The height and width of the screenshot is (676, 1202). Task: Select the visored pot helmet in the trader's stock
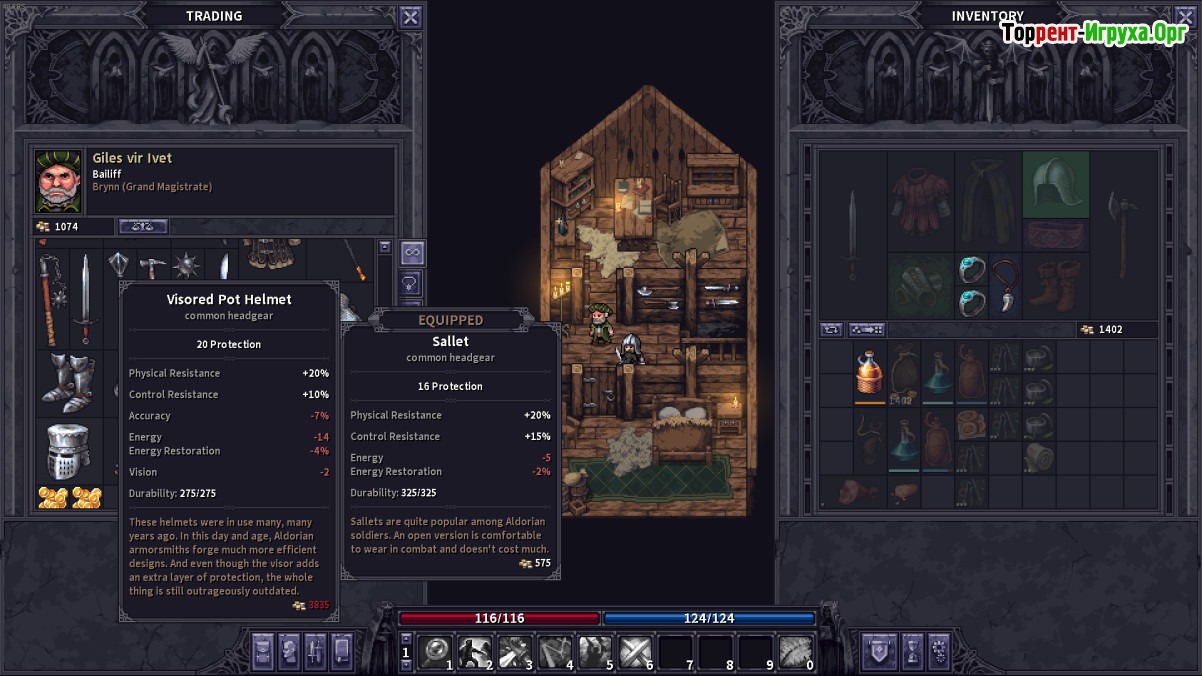tap(69, 452)
